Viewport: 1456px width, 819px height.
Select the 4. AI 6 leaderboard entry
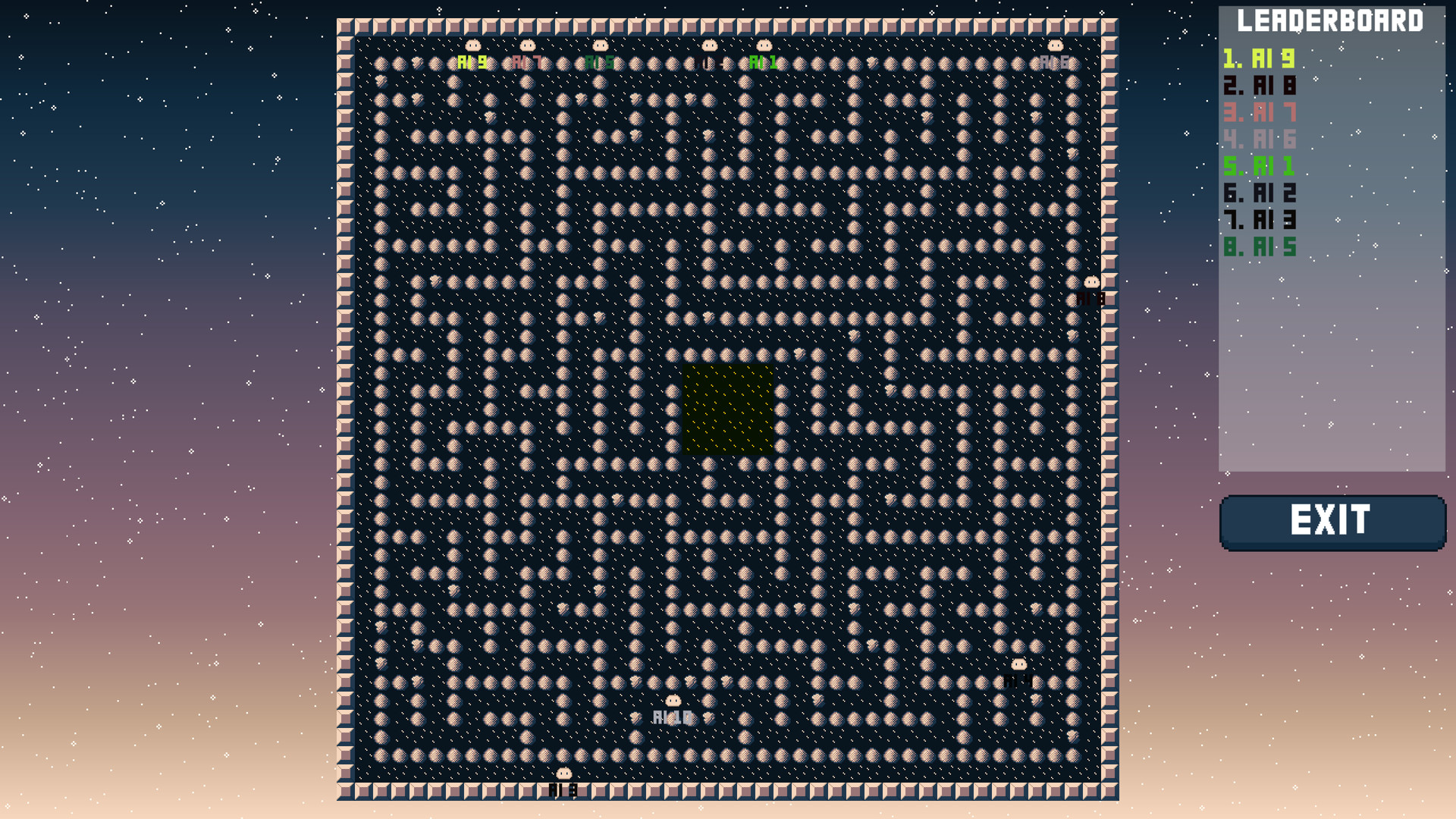pos(1259,140)
